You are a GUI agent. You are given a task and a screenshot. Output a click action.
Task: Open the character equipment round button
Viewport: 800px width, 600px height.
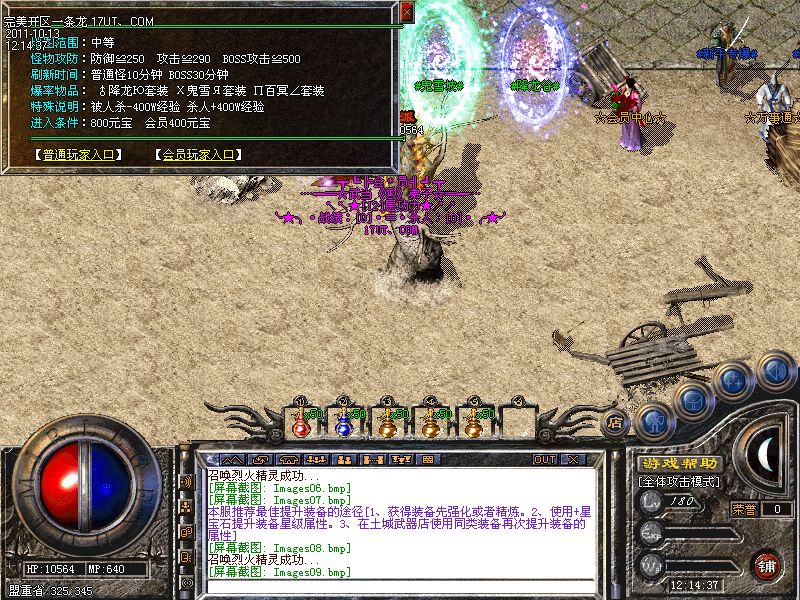point(652,422)
